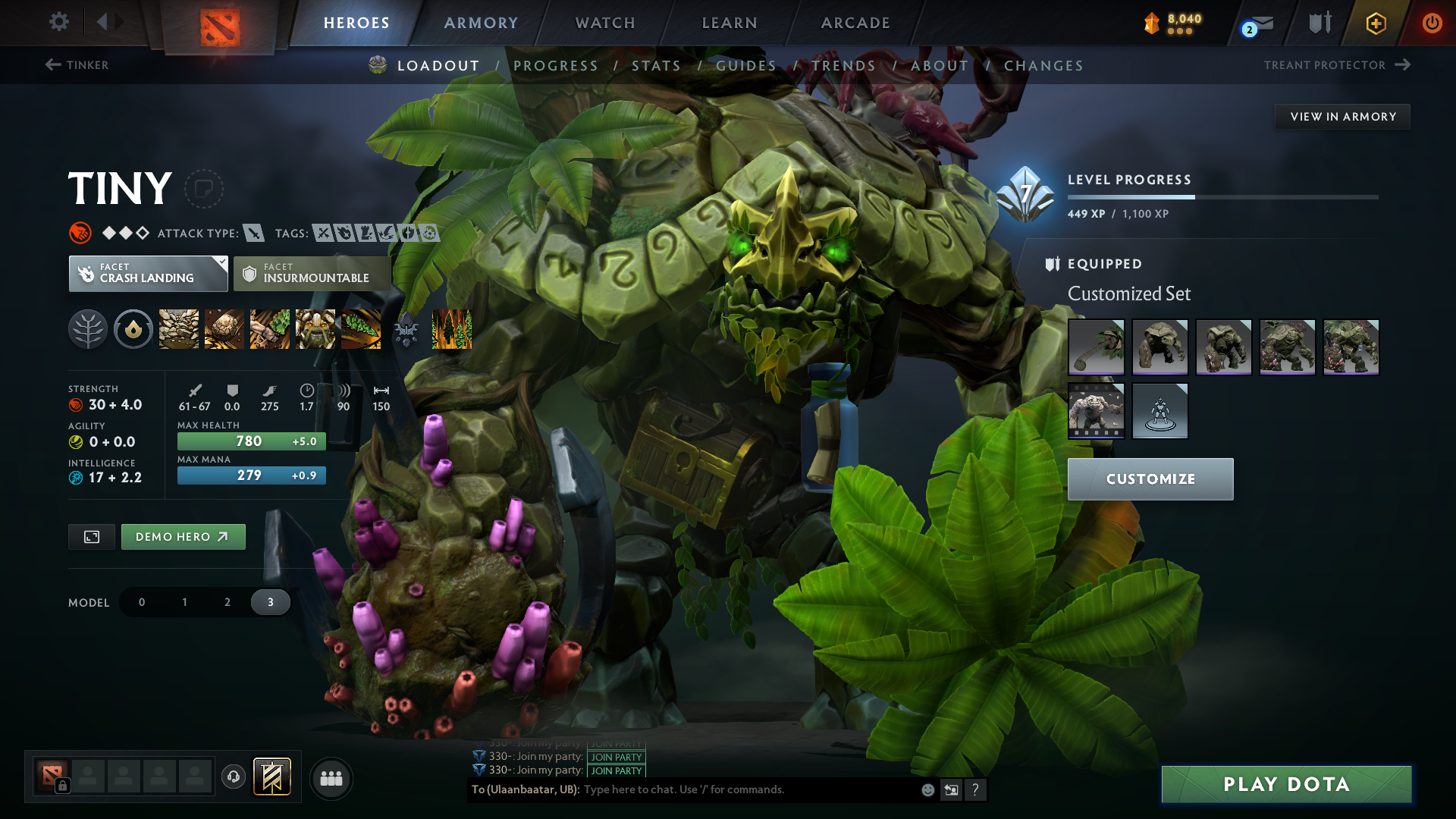Open the ARCADE menu
The width and height of the screenshot is (1456, 819).
[x=855, y=23]
